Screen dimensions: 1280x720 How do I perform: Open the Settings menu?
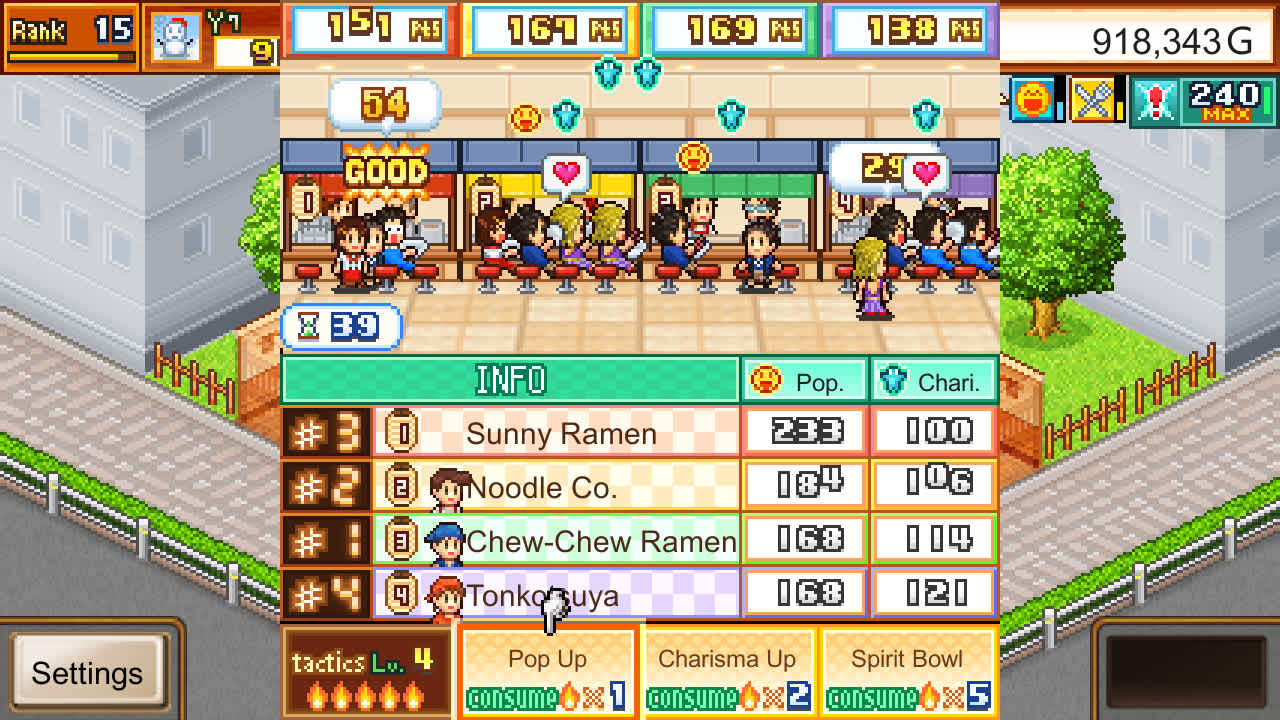click(90, 673)
